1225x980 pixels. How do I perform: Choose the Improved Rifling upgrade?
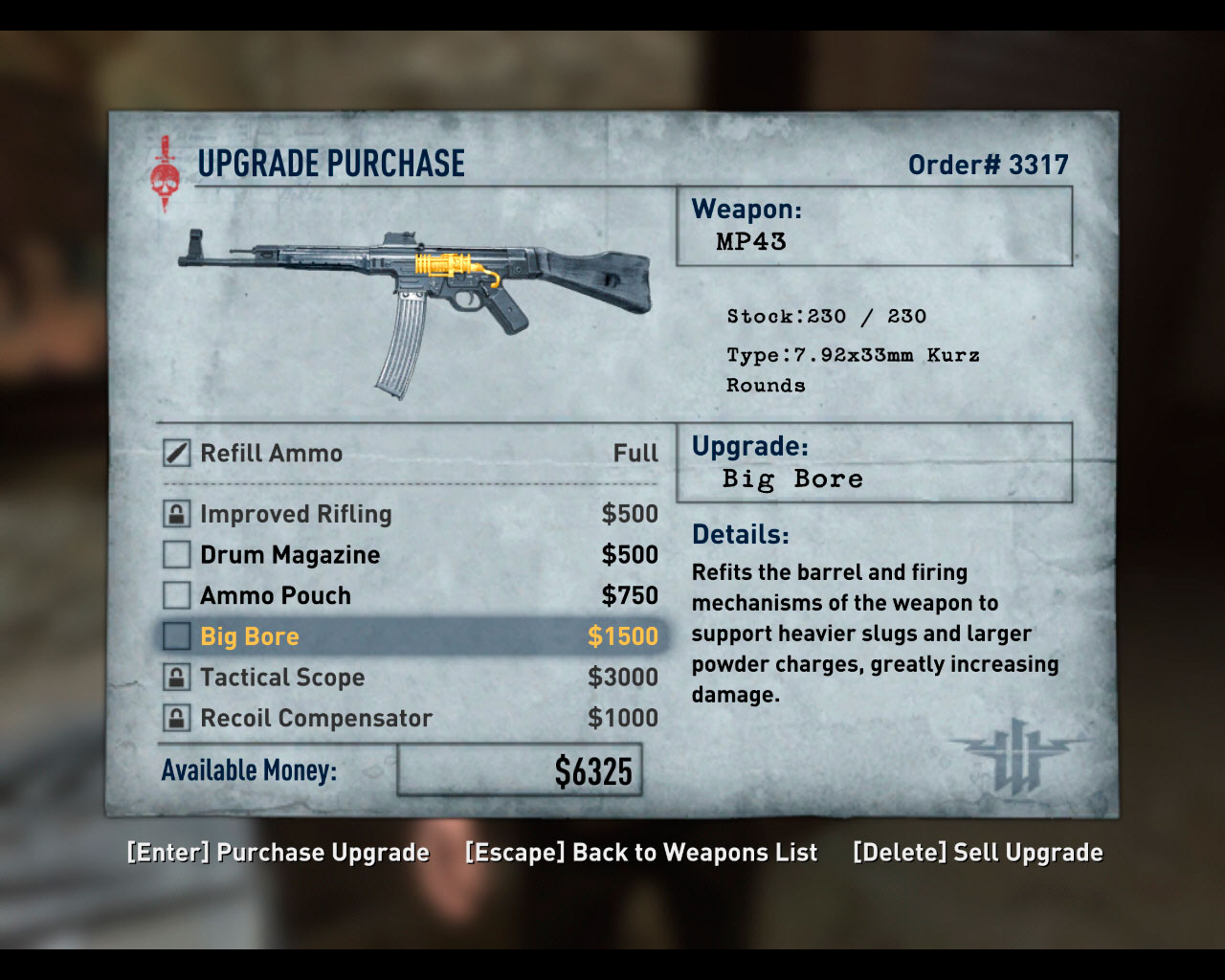point(296,514)
